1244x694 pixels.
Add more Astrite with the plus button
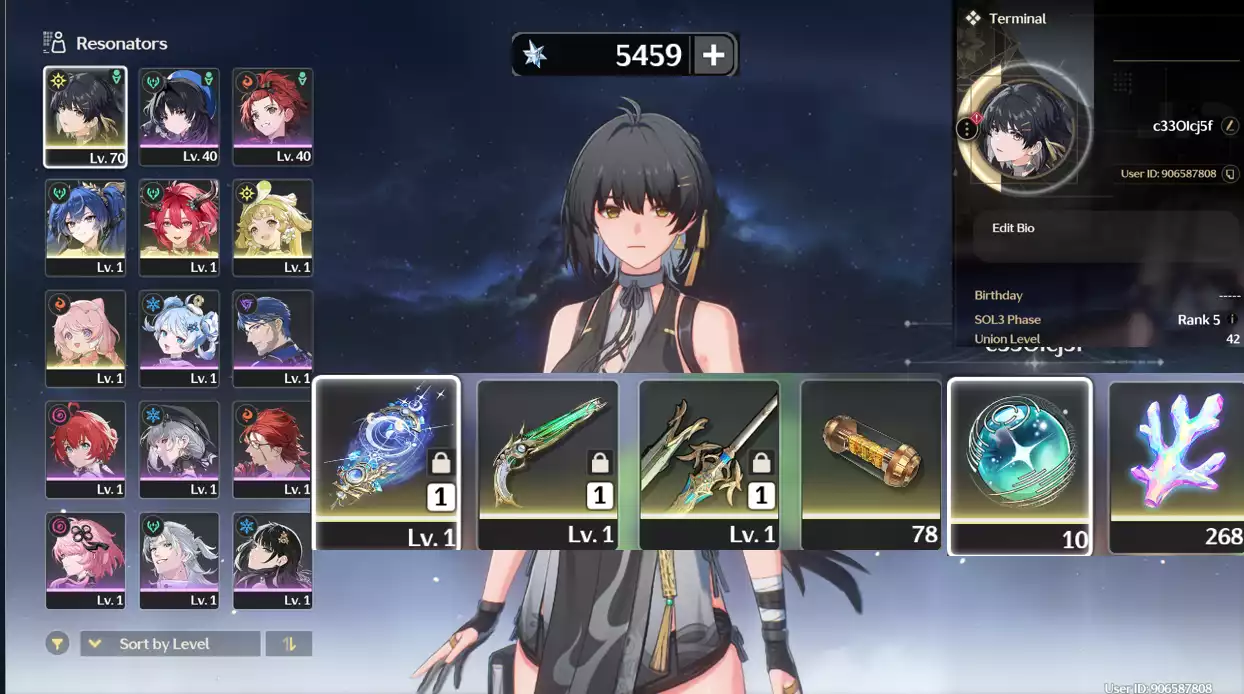click(x=713, y=55)
